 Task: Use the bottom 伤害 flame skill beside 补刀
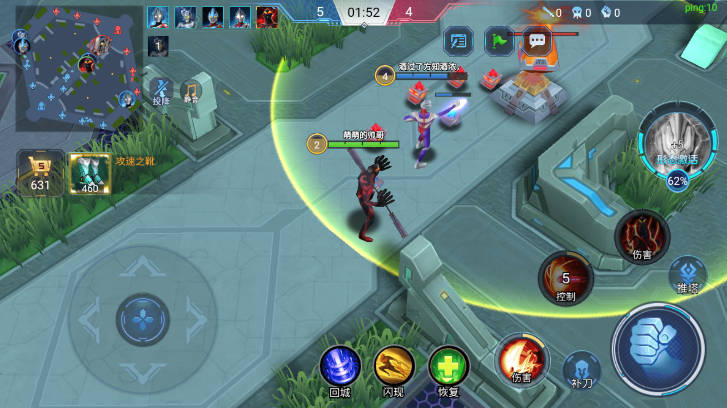click(521, 358)
